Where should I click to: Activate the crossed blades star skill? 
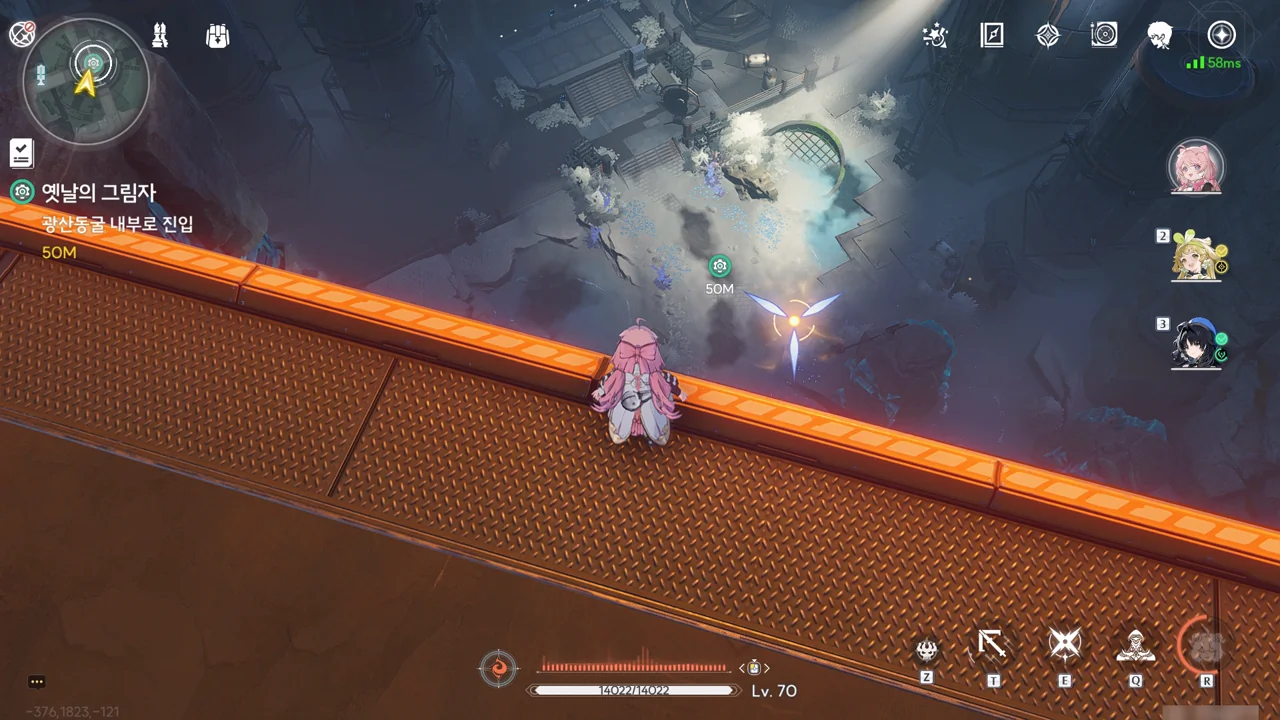coord(1064,645)
